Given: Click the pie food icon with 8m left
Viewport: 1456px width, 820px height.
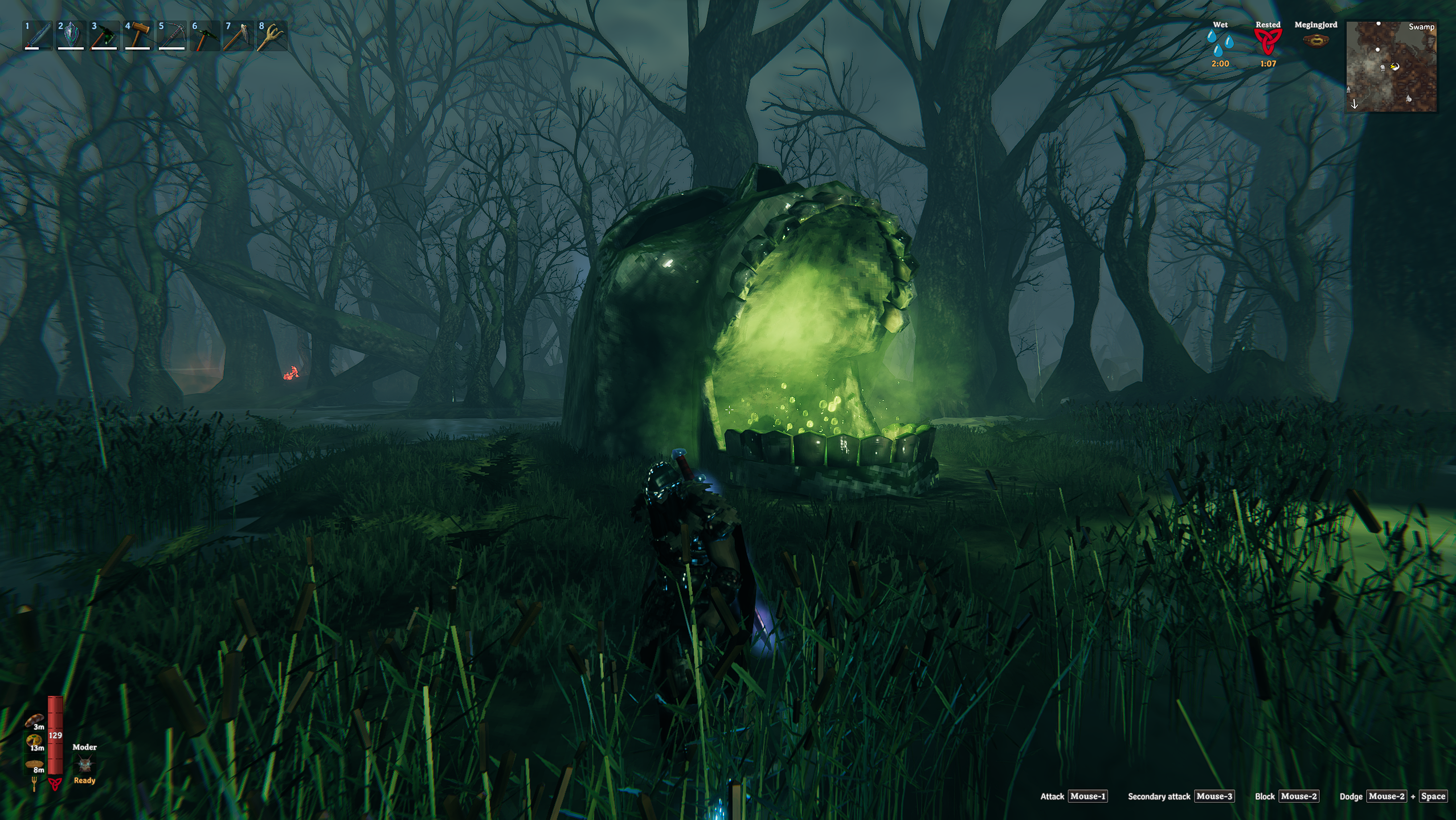Looking at the screenshot, I should pos(34,764).
